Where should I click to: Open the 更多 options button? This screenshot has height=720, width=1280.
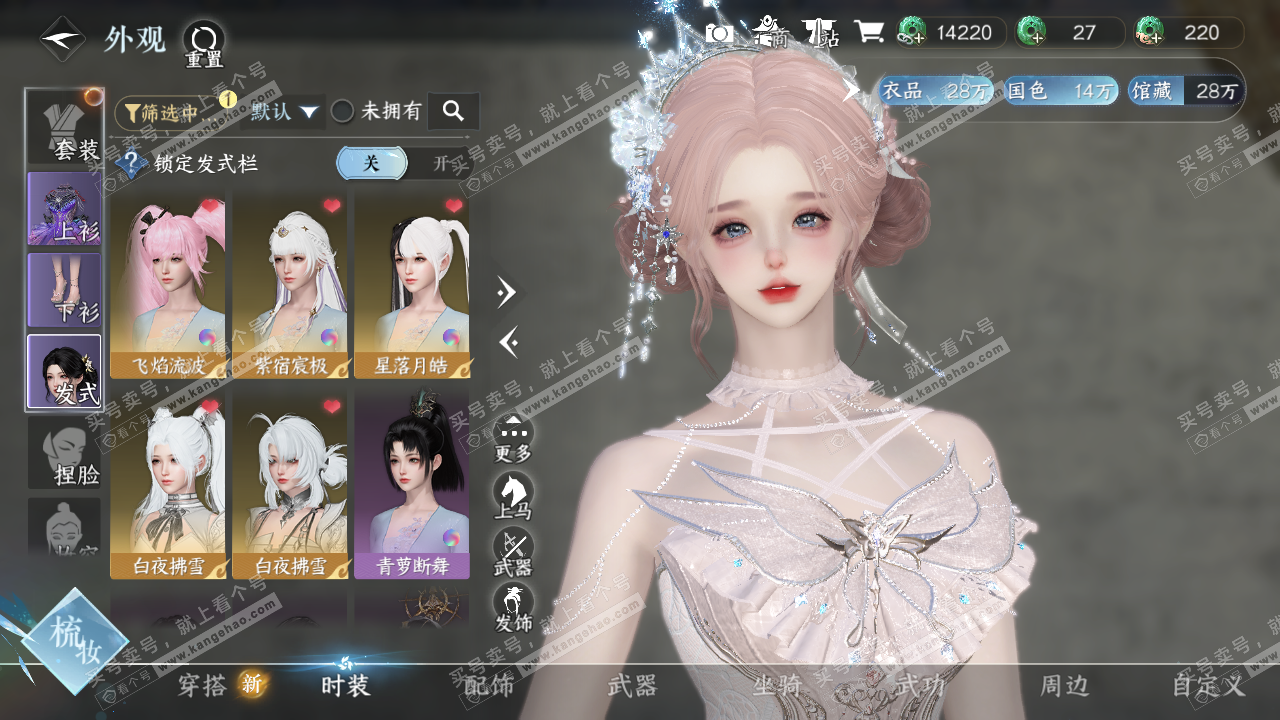coord(513,438)
